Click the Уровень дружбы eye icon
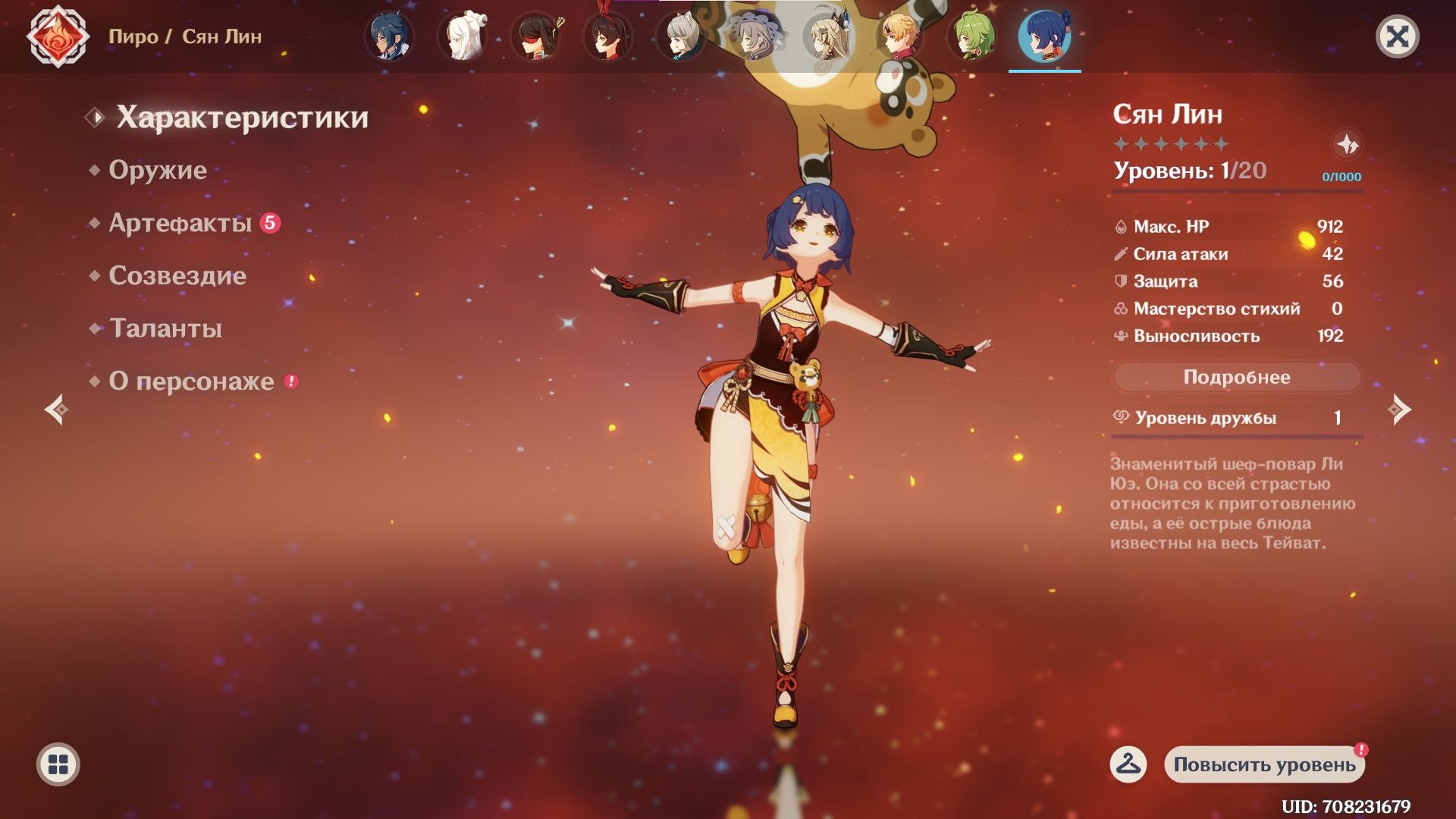Viewport: 1456px width, 819px height. pyautogui.click(x=1120, y=416)
